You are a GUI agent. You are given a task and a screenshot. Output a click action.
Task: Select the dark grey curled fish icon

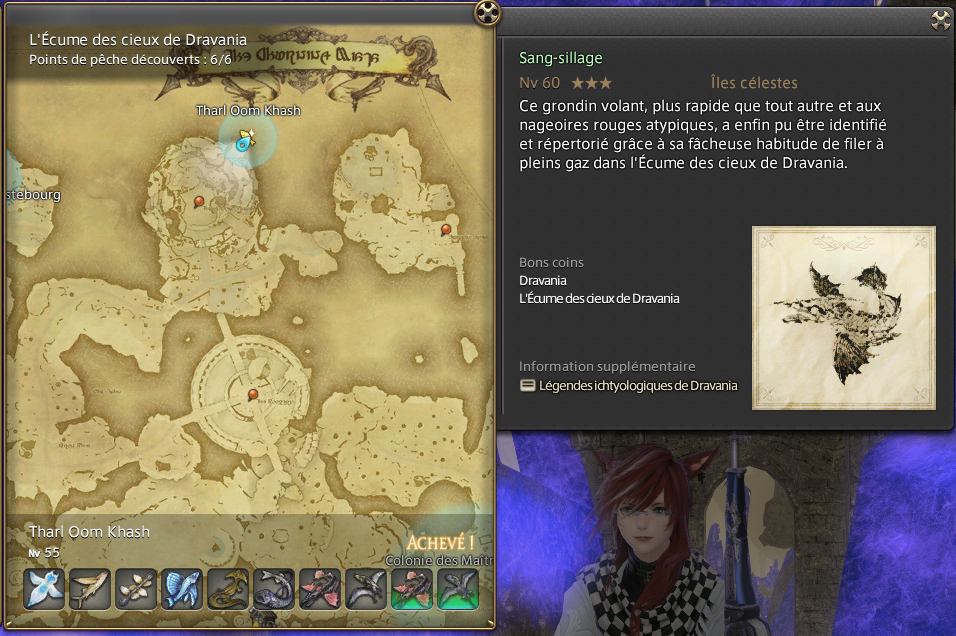tap(274, 589)
